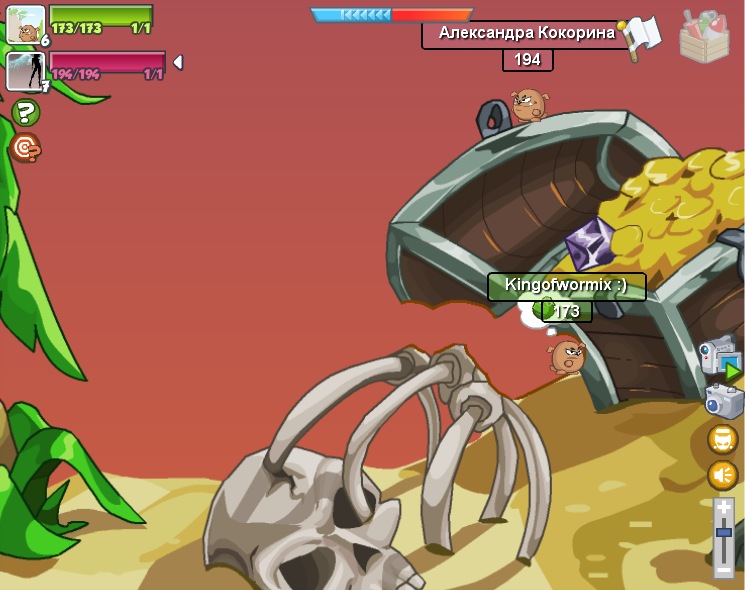Show the orange target hint icon

[26, 148]
